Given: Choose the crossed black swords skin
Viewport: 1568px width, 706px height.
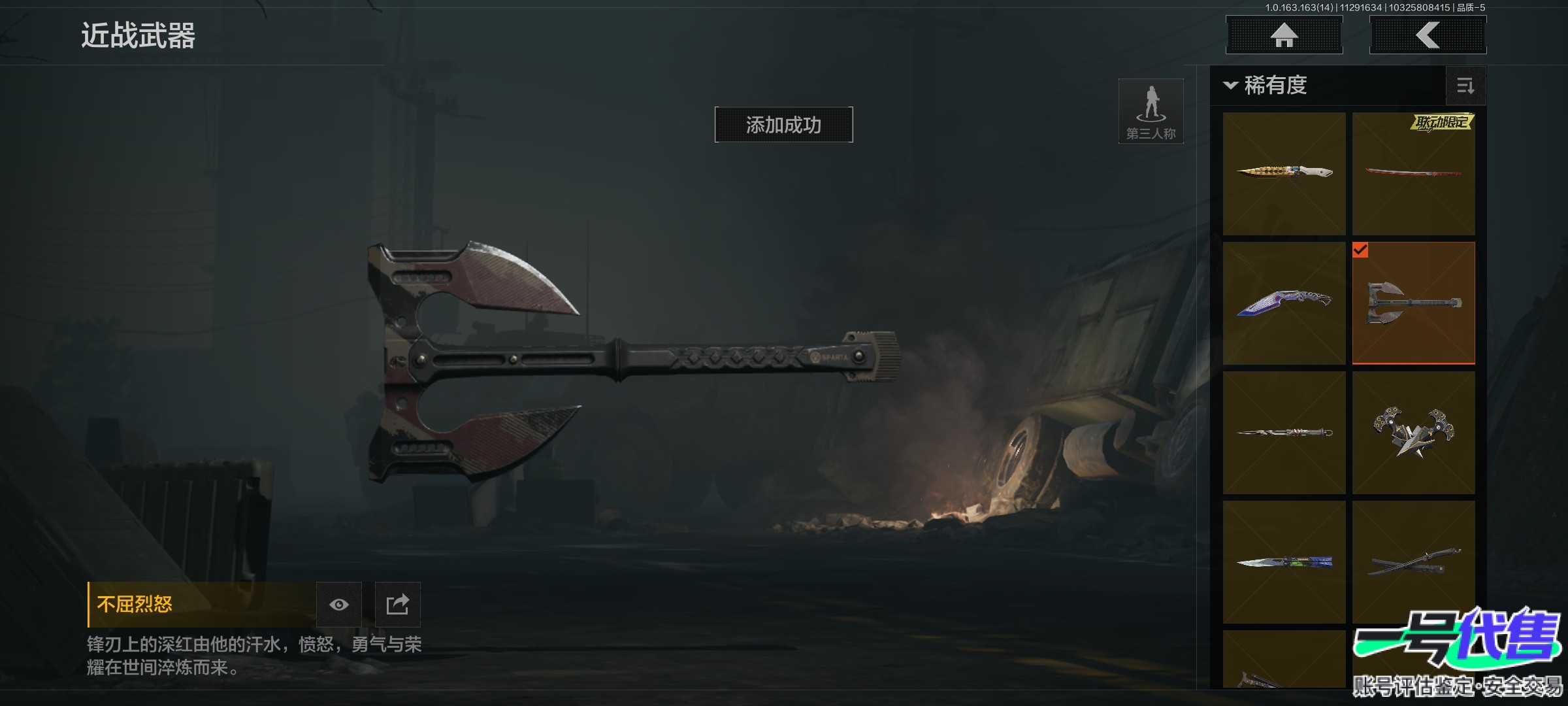Looking at the screenshot, I should tap(1413, 562).
